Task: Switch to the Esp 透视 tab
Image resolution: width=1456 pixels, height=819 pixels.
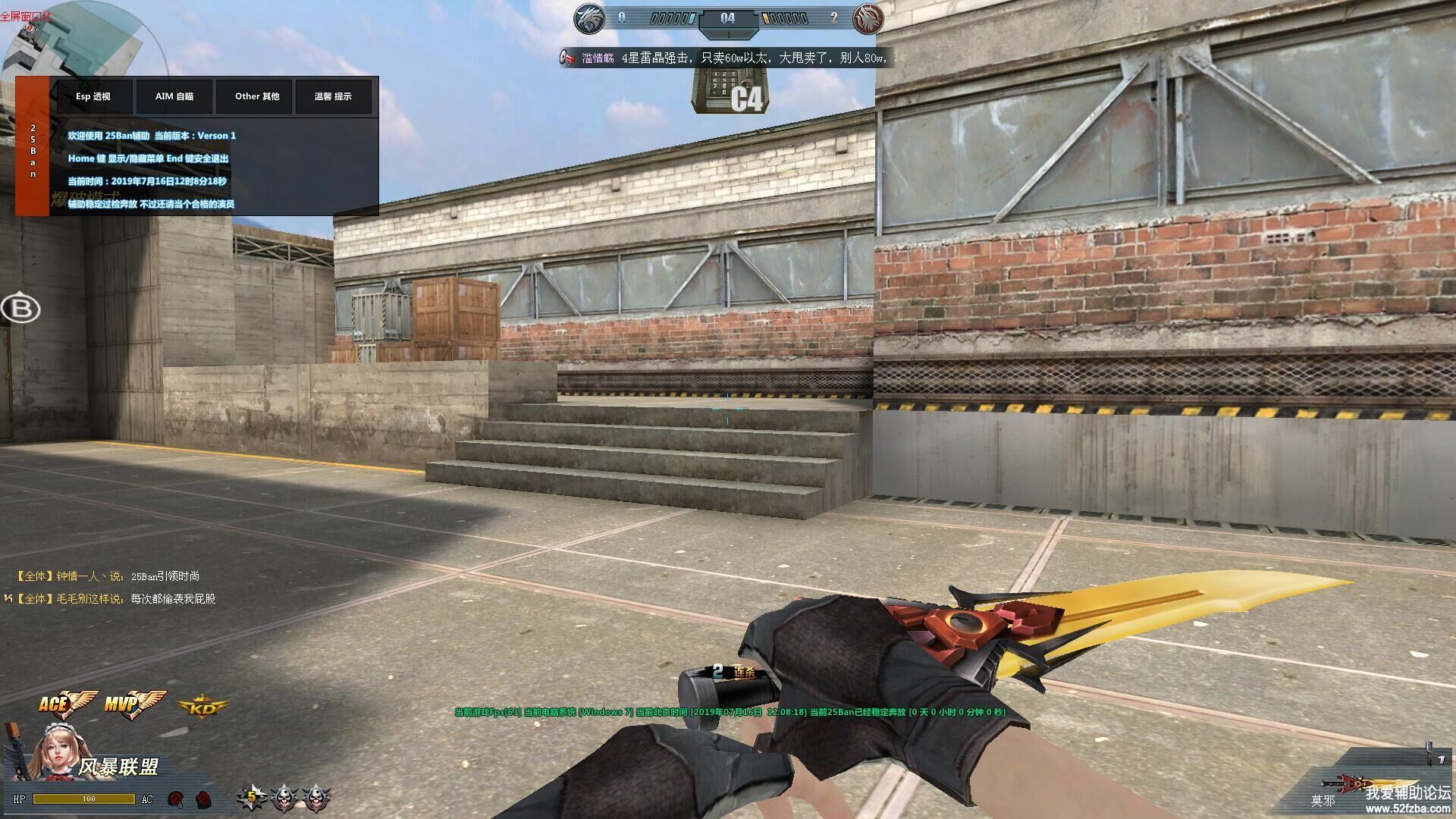Action: [x=93, y=96]
